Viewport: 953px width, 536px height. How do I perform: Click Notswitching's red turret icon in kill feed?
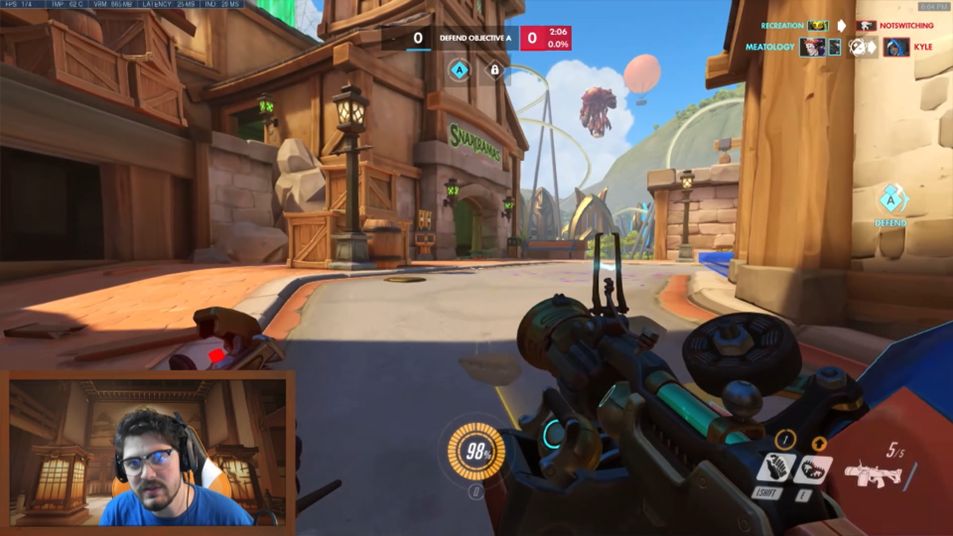[x=868, y=25]
